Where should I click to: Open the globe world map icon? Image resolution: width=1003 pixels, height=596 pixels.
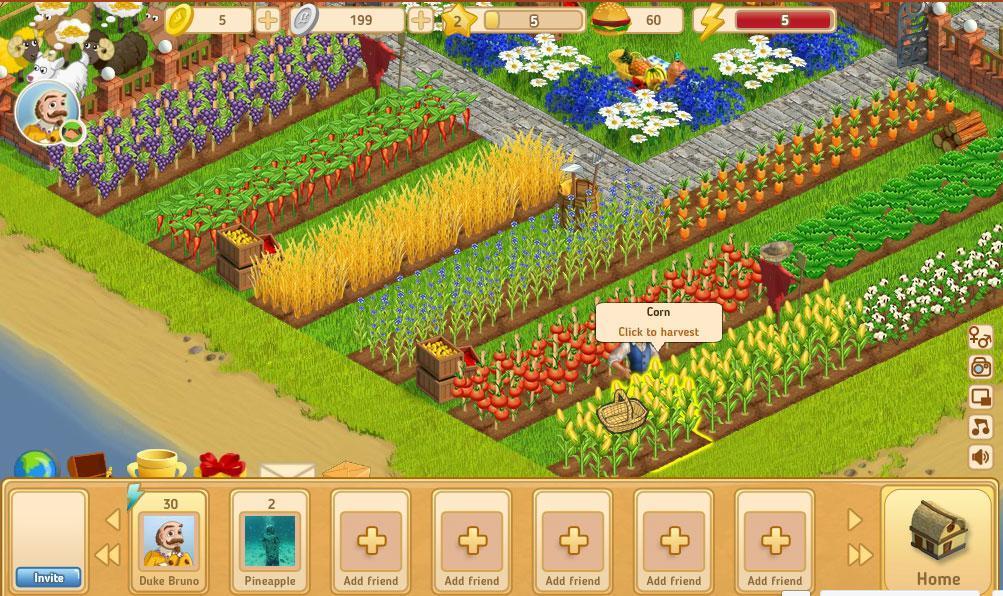coord(36,466)
